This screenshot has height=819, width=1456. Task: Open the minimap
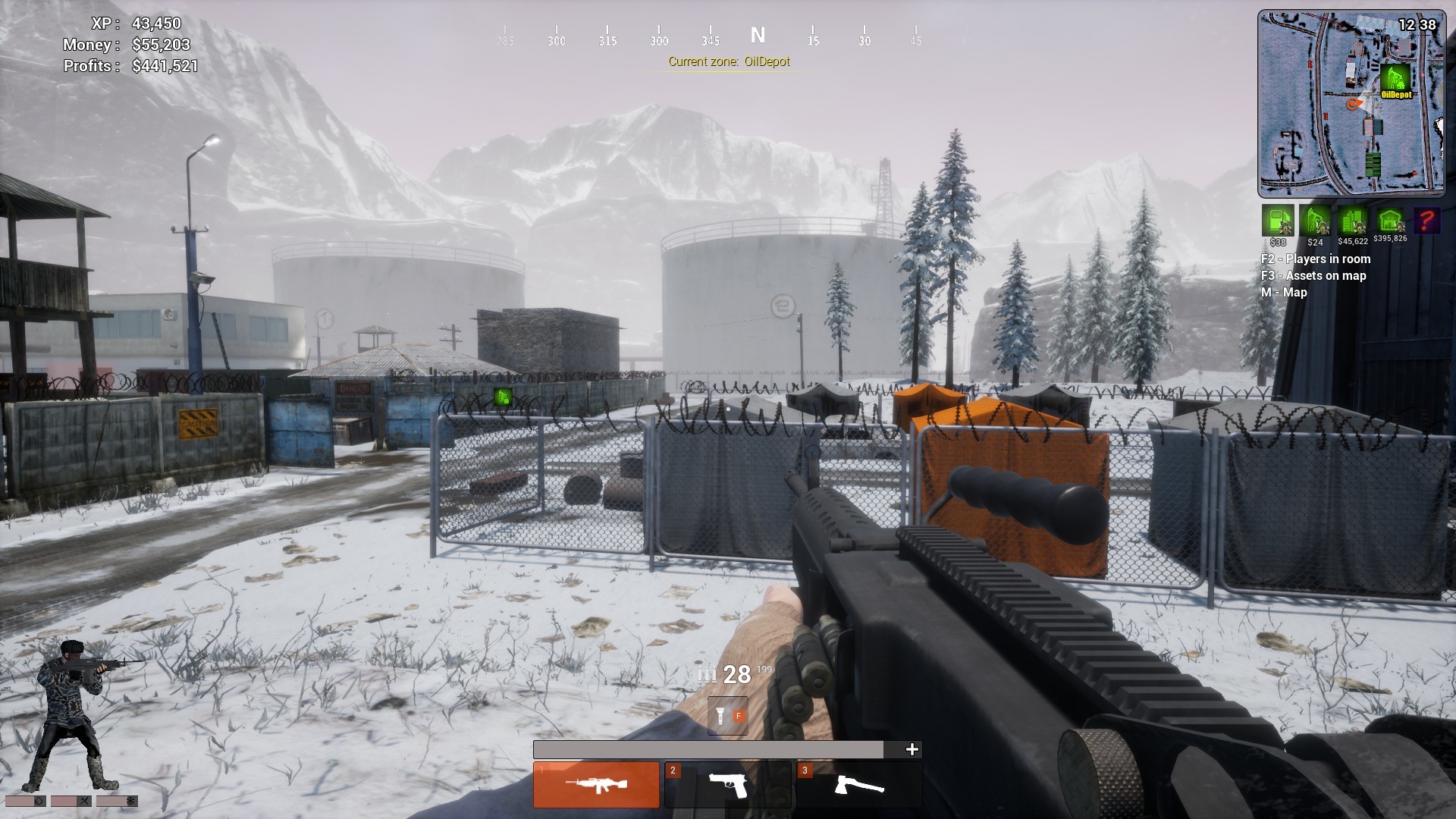1351,104
